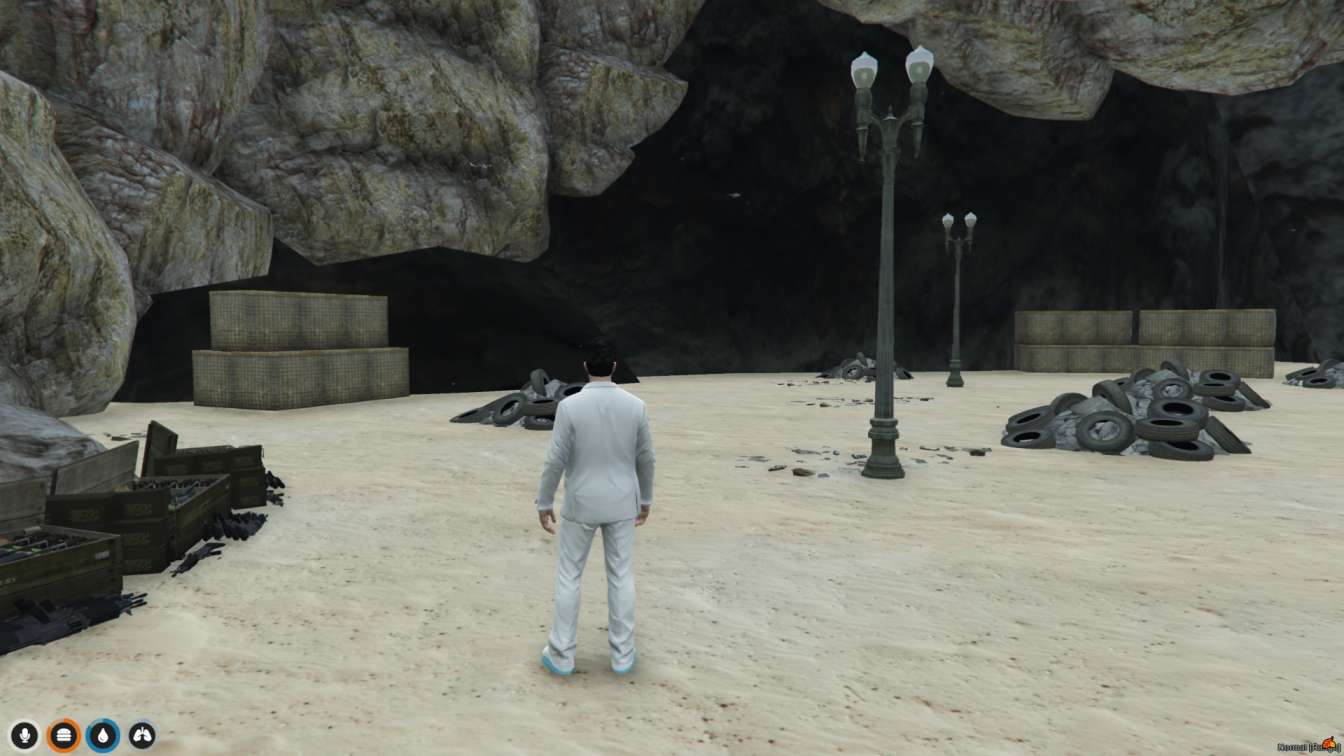Click the water drop thirst icon

pos(102,735)
